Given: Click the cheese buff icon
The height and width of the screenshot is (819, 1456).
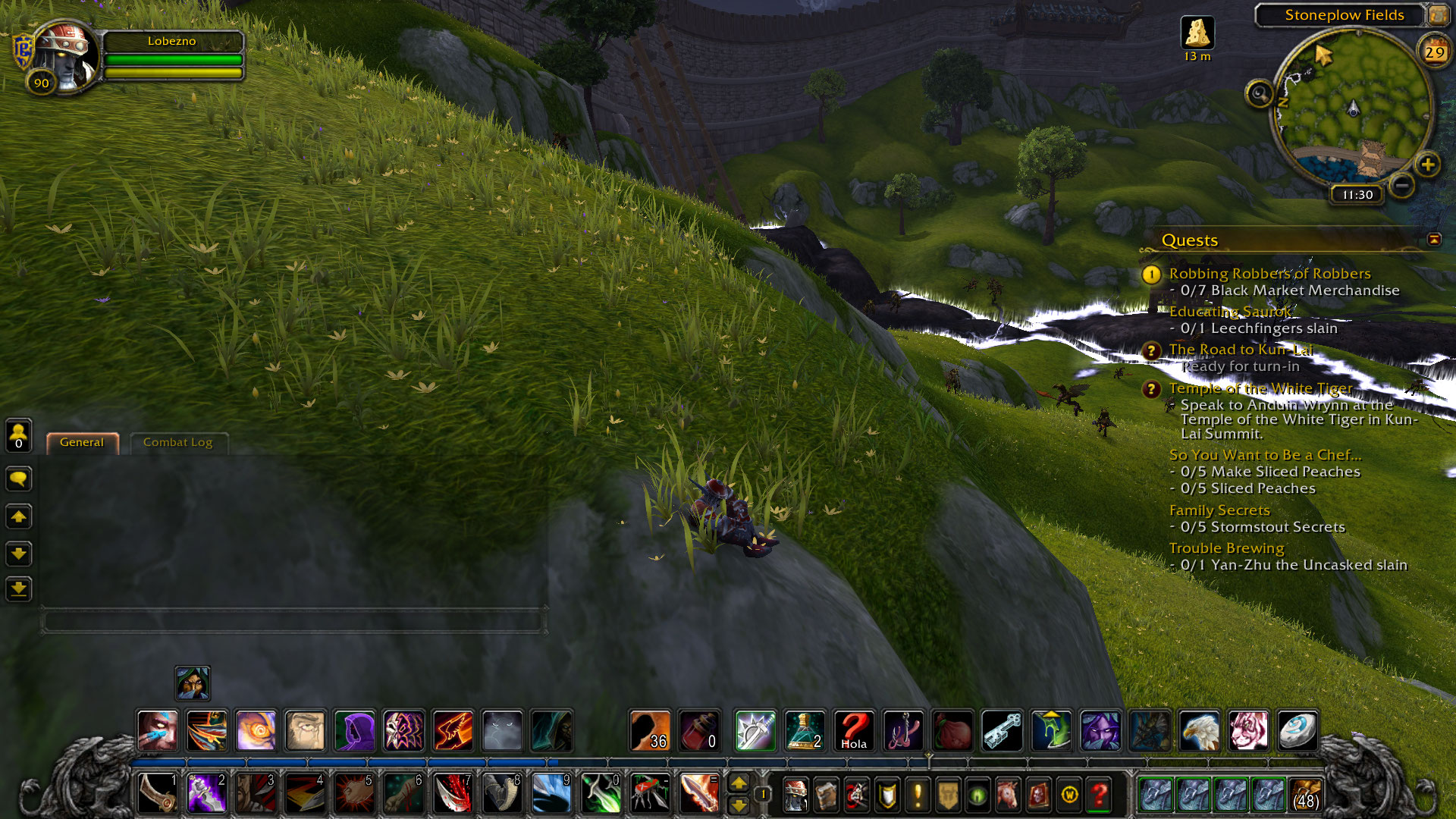Looking at the screenshot, I should coord(1197,33).
